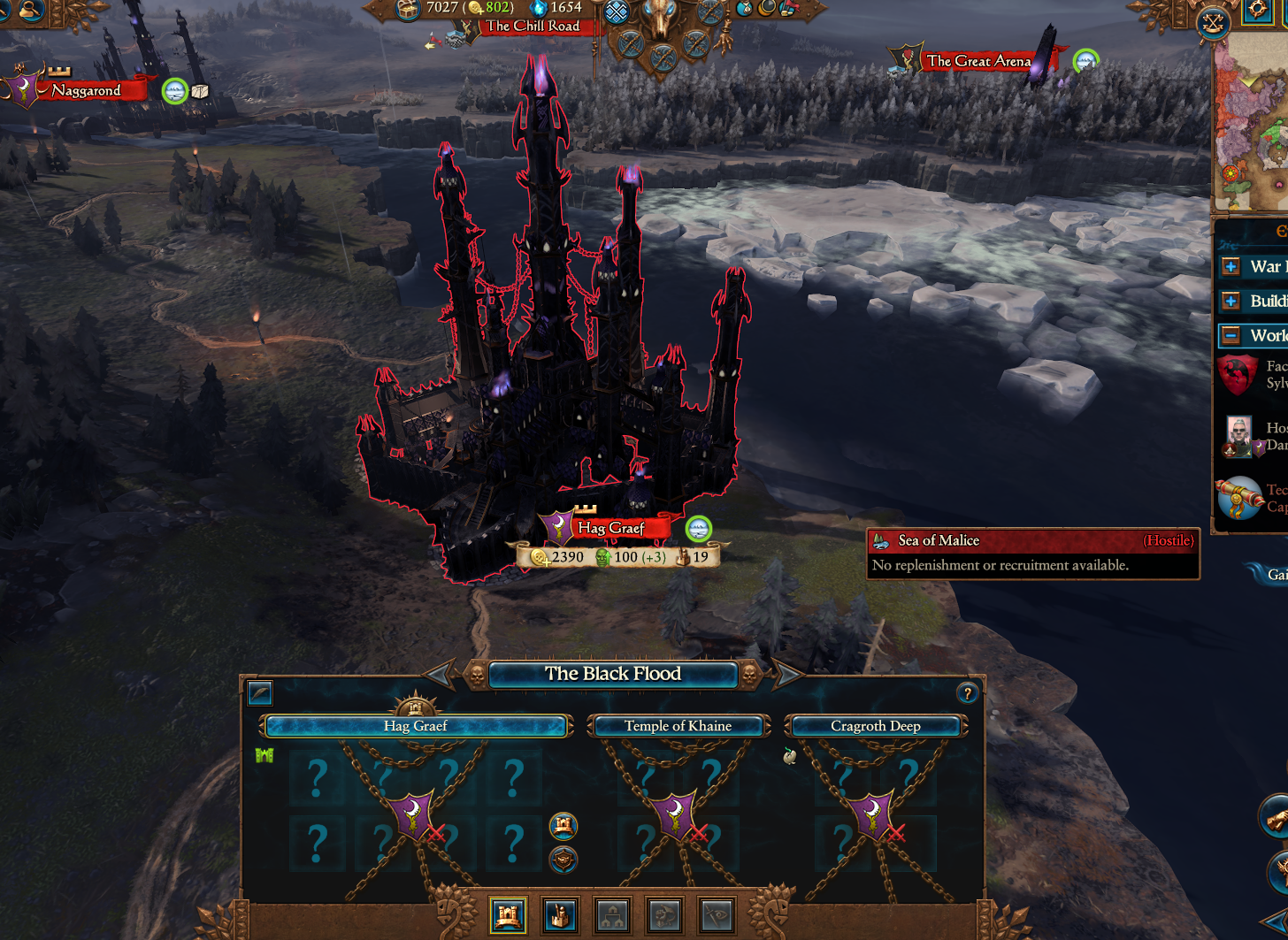This screenshot has height=940, width=1288.
Task: Click an empty question-mark building slot under Hag Graef
Action: pyautogui.click(x=317, y=780)
